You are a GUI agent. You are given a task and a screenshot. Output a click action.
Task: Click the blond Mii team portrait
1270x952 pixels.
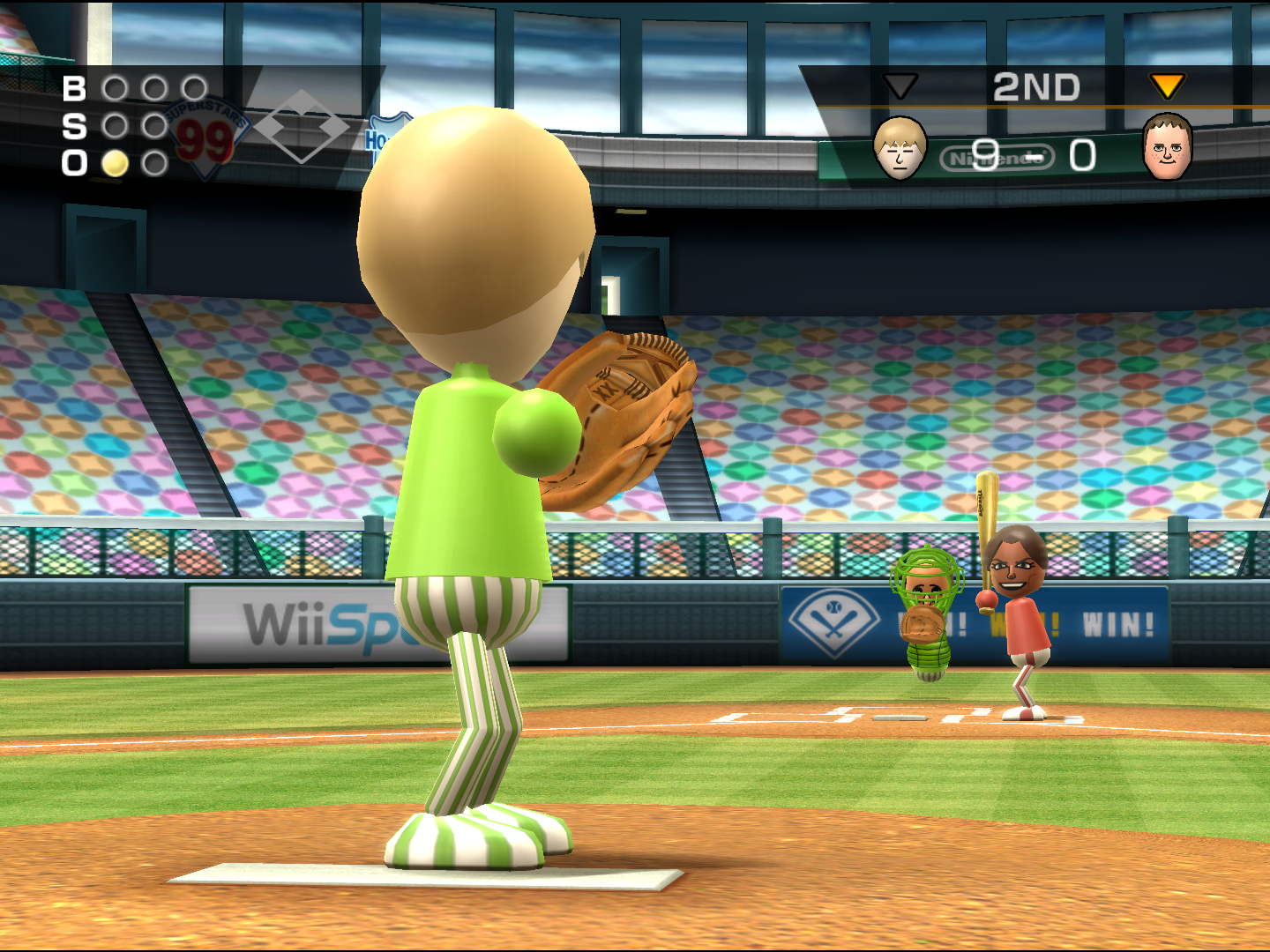tap(900, 148)
